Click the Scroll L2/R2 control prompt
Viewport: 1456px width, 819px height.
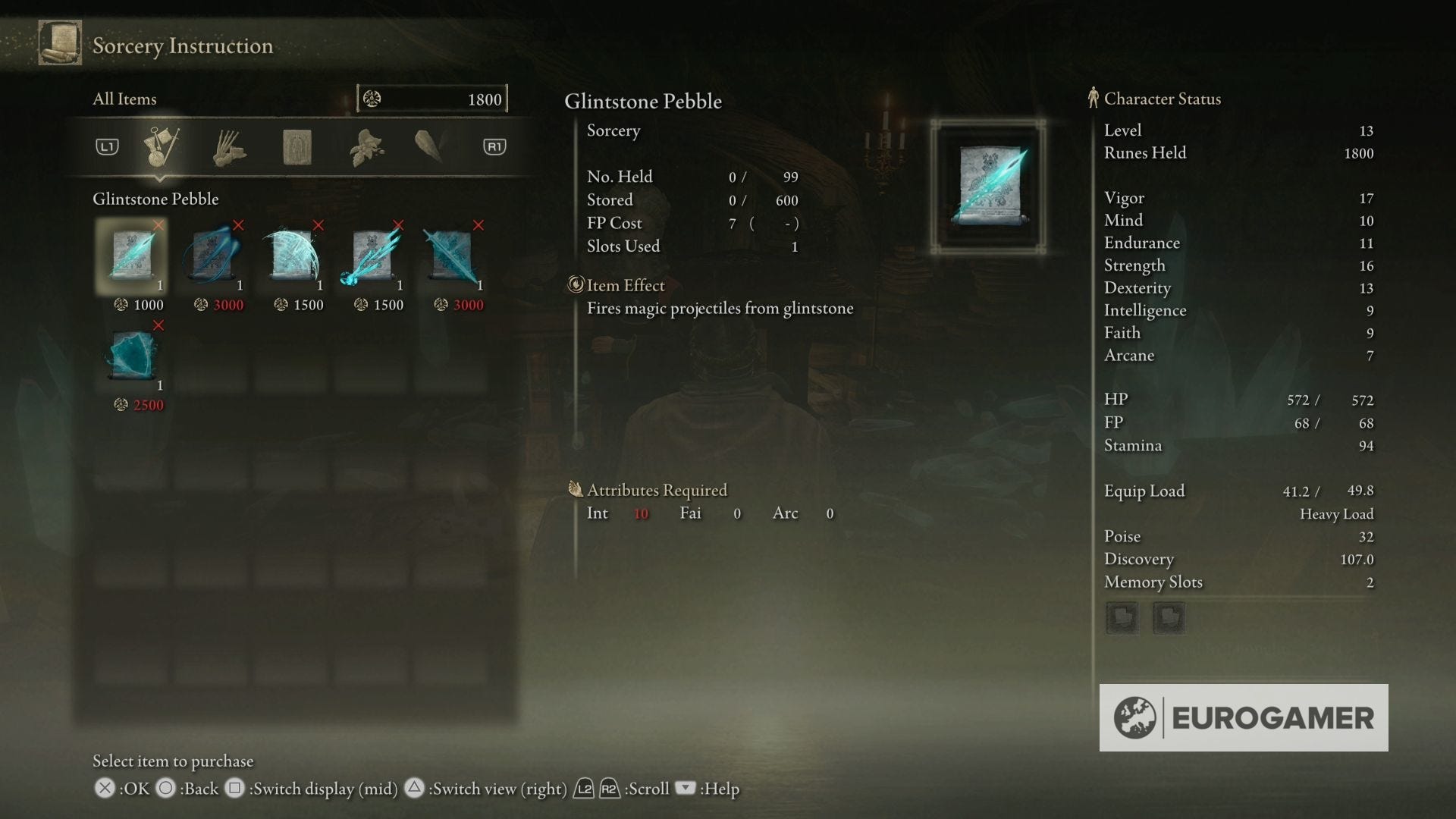(x=595, y=789)
